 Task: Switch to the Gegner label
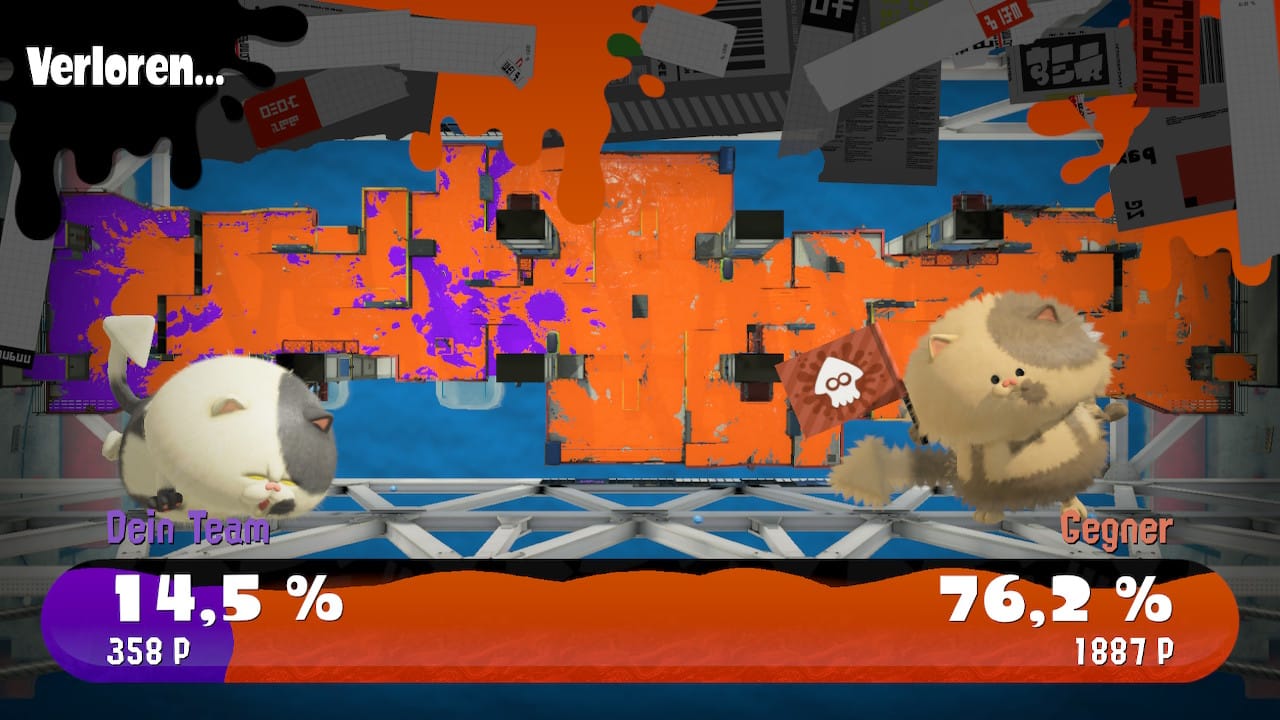(1118, 528)
